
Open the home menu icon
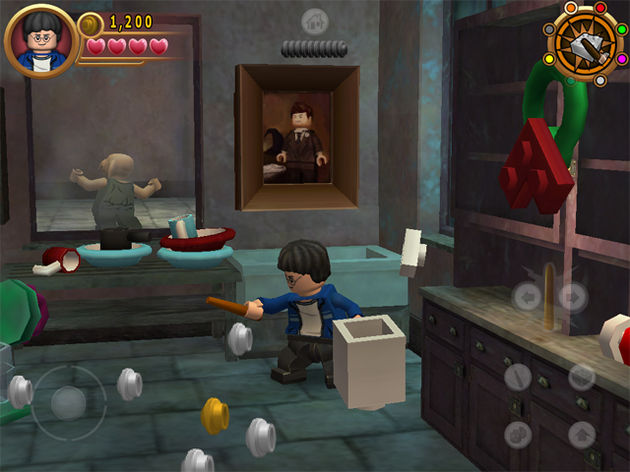coord(315,21)
